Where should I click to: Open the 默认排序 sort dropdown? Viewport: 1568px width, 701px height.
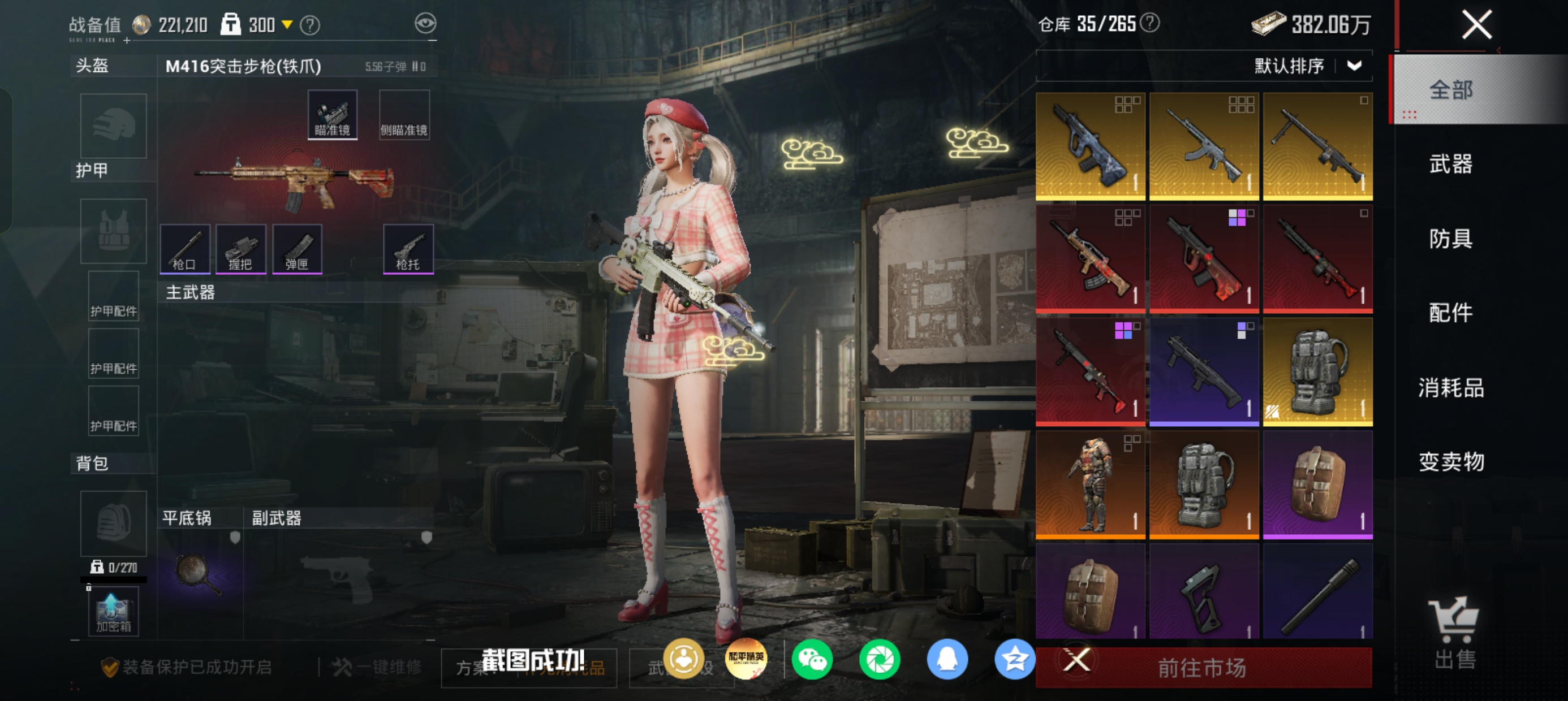click(1307, 66)
